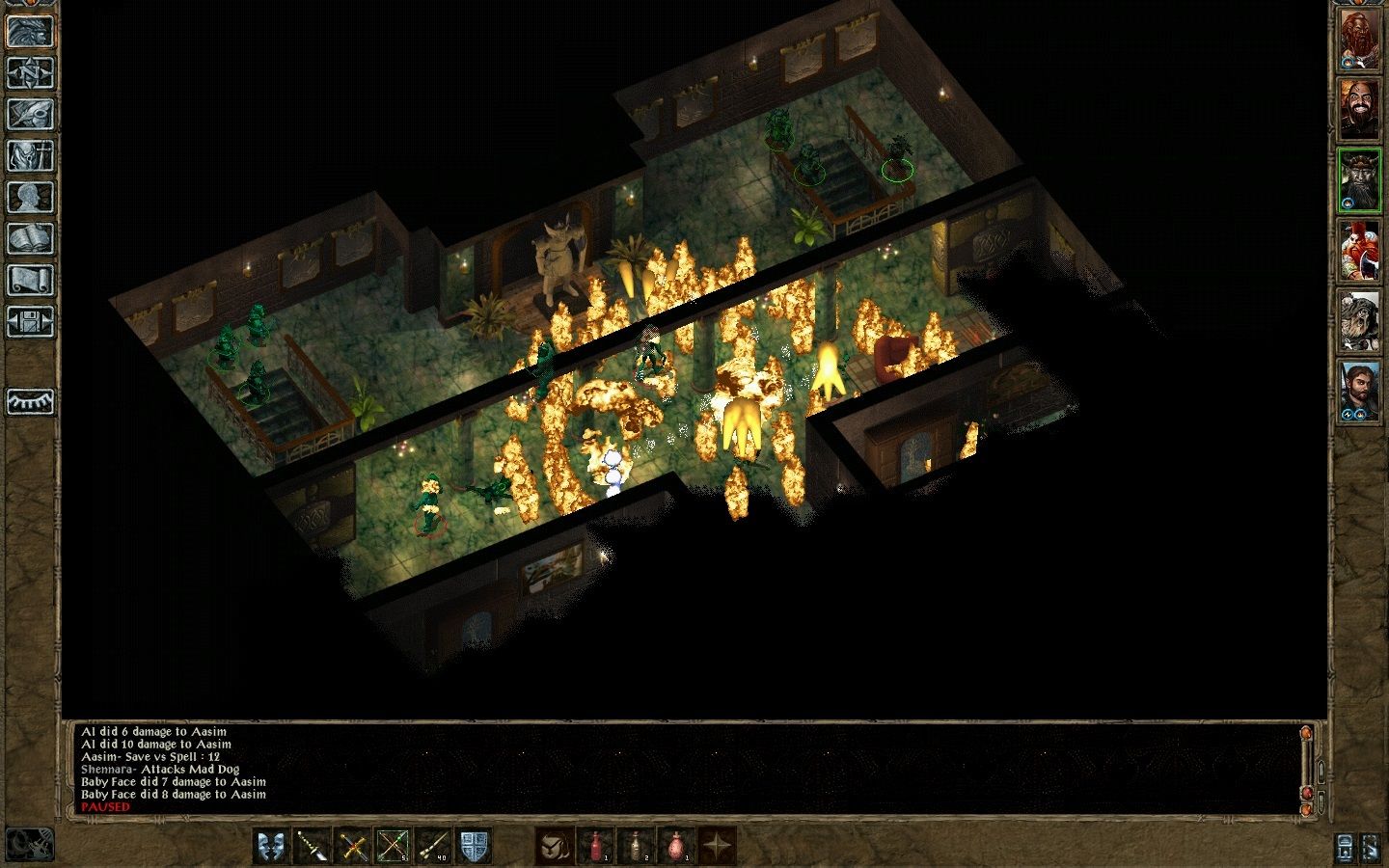Open the Journal with the quill icon
The width and height of the screenshot is (1389, 868).
coord(31,113)
